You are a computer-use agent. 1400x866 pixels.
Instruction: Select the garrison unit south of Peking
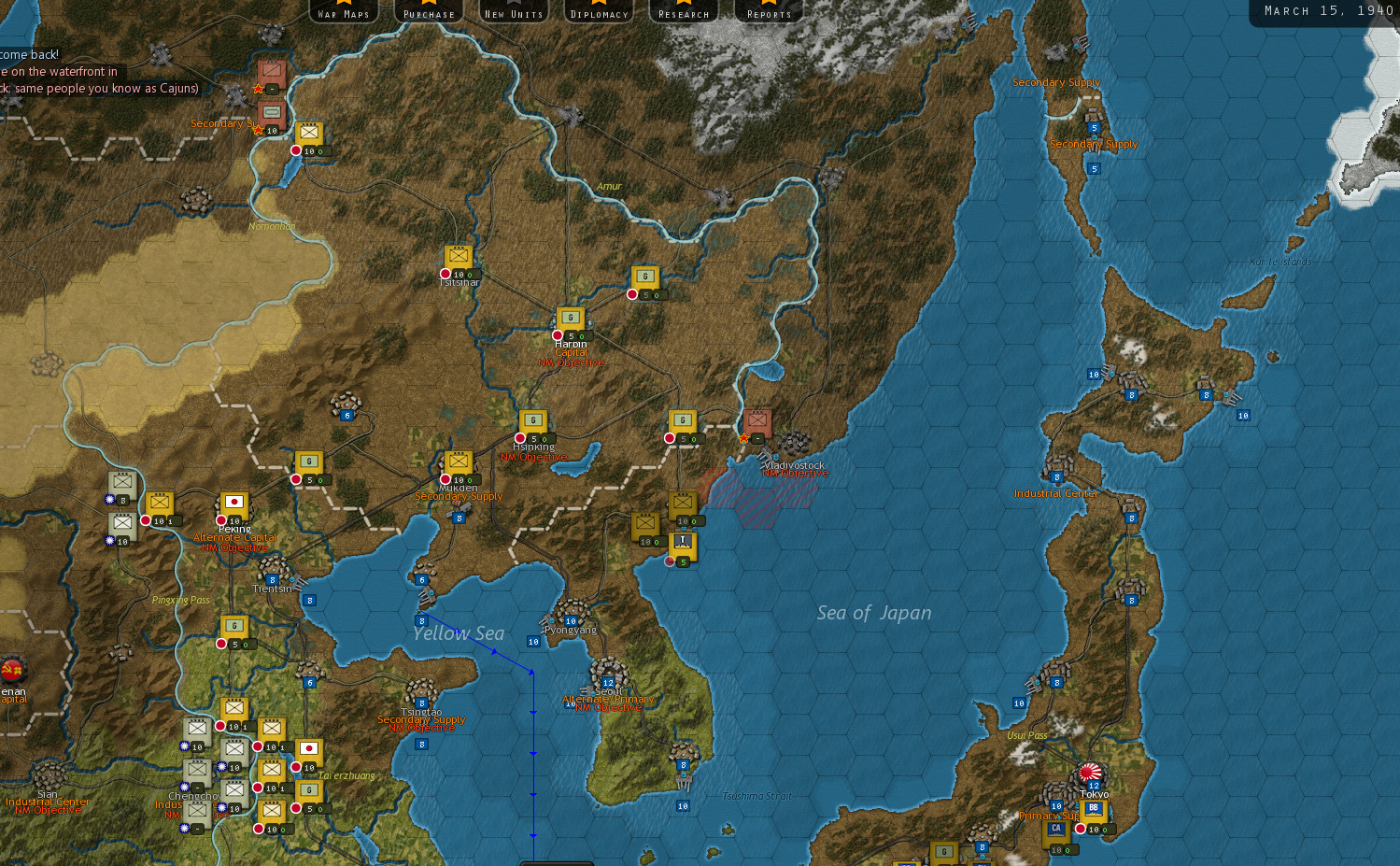233,624
